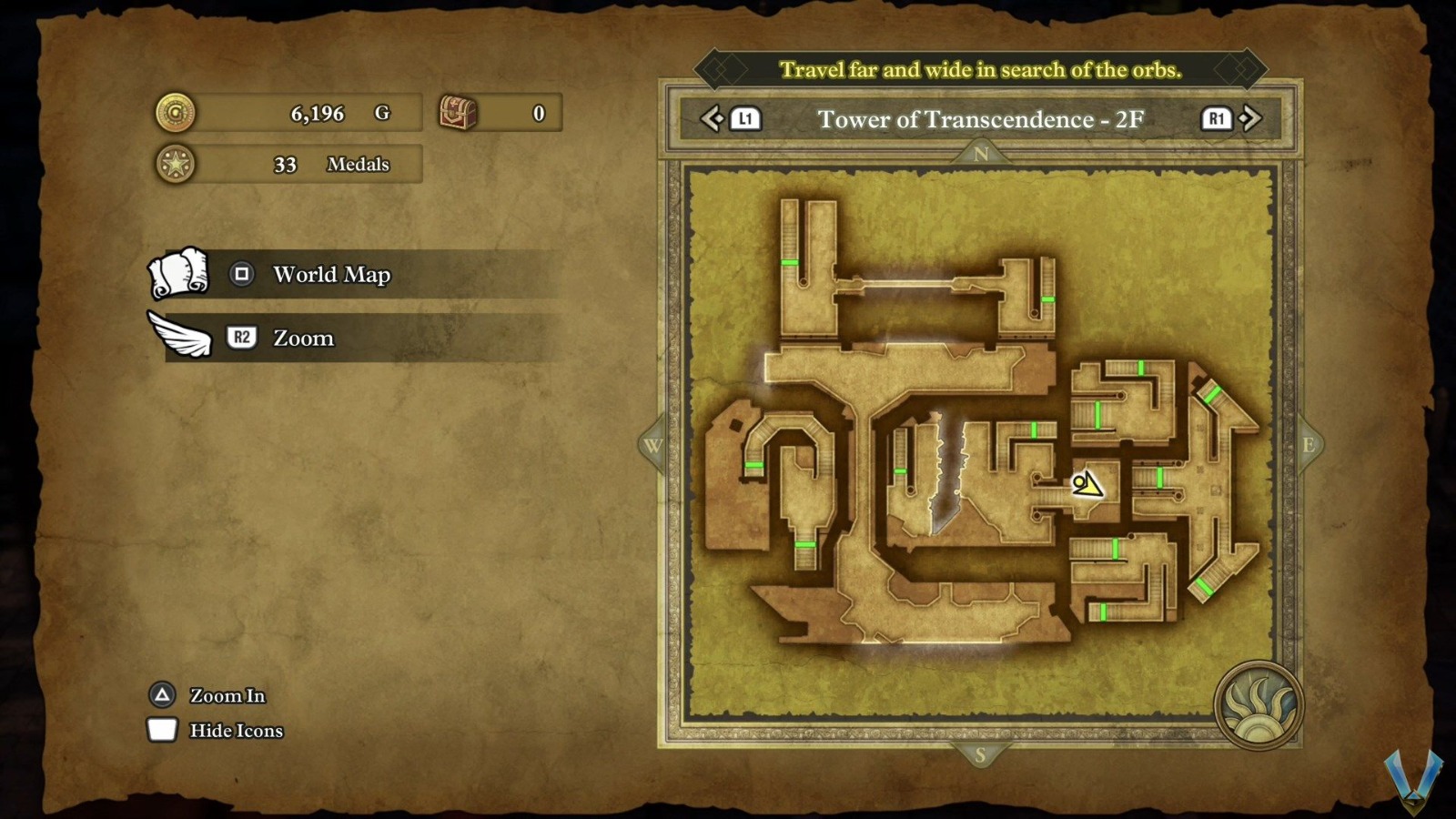
Task: Select the south compass marker
Action: 980,754
